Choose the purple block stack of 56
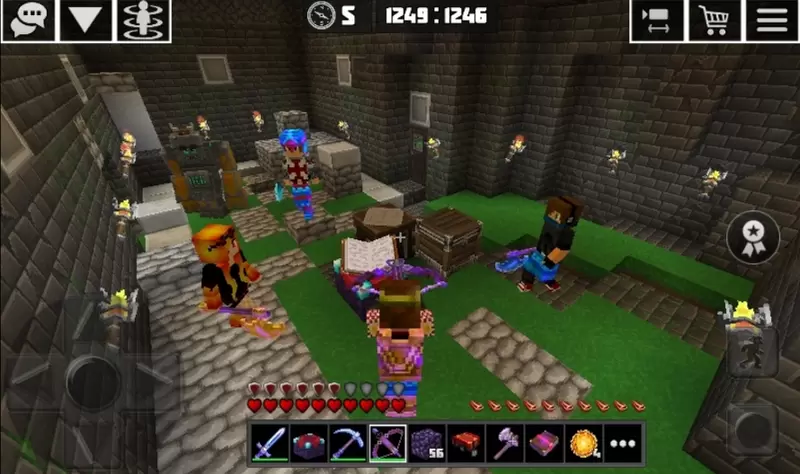The image size is (800, 474). click(x=424, y=441)
